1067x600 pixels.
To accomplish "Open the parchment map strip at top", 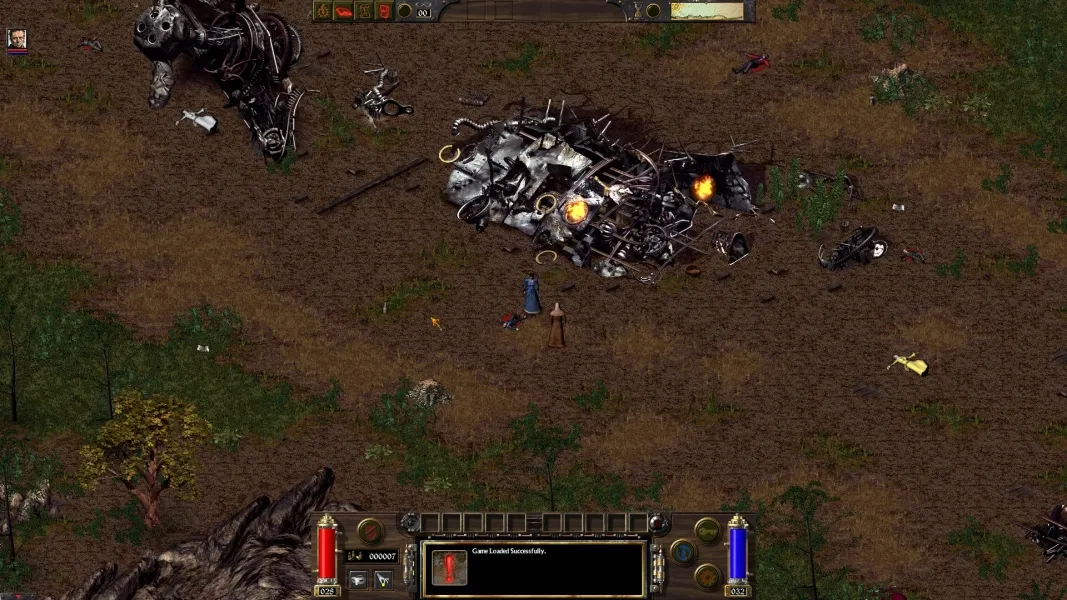I will [707, 11].
